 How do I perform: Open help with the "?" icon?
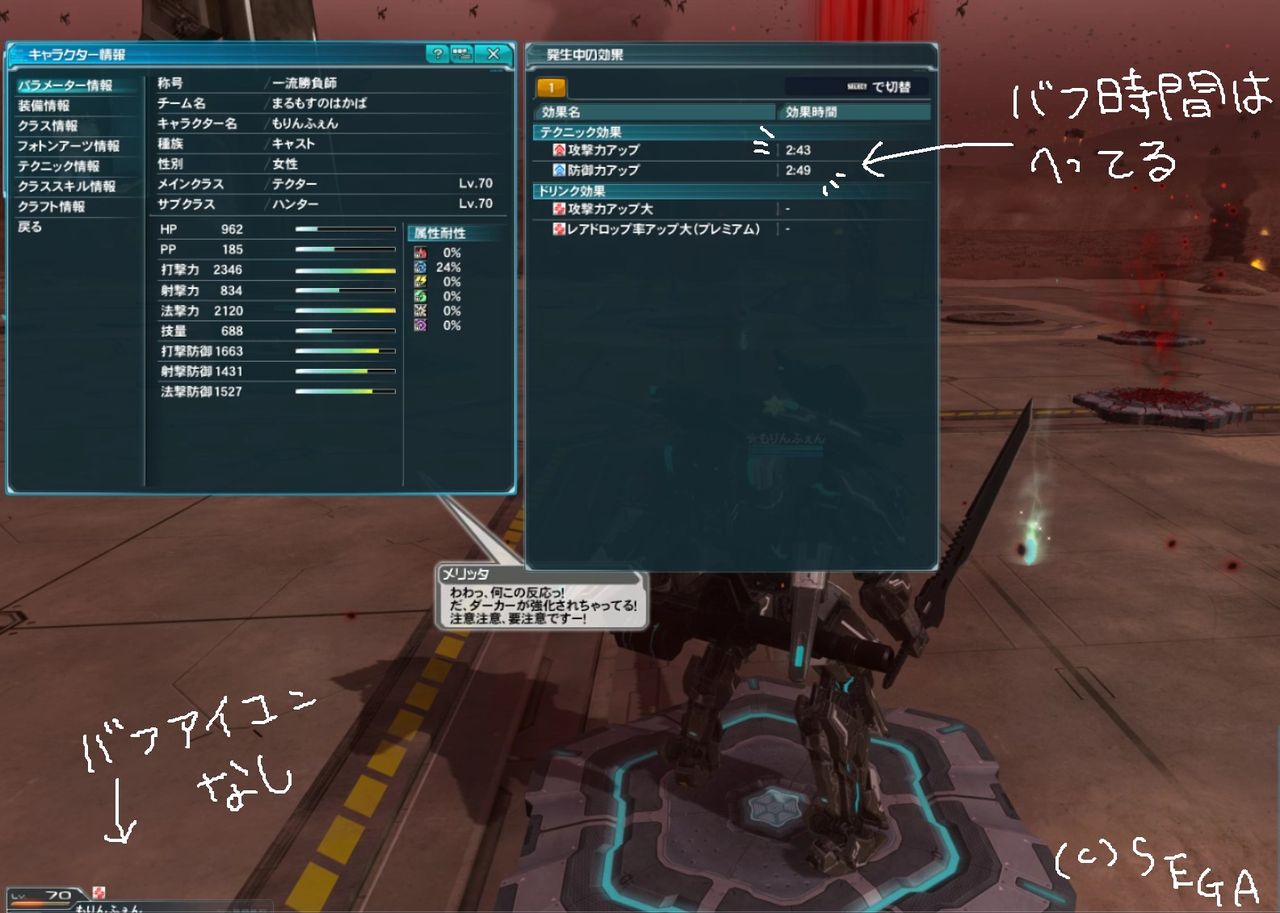[x=438, y=56]
